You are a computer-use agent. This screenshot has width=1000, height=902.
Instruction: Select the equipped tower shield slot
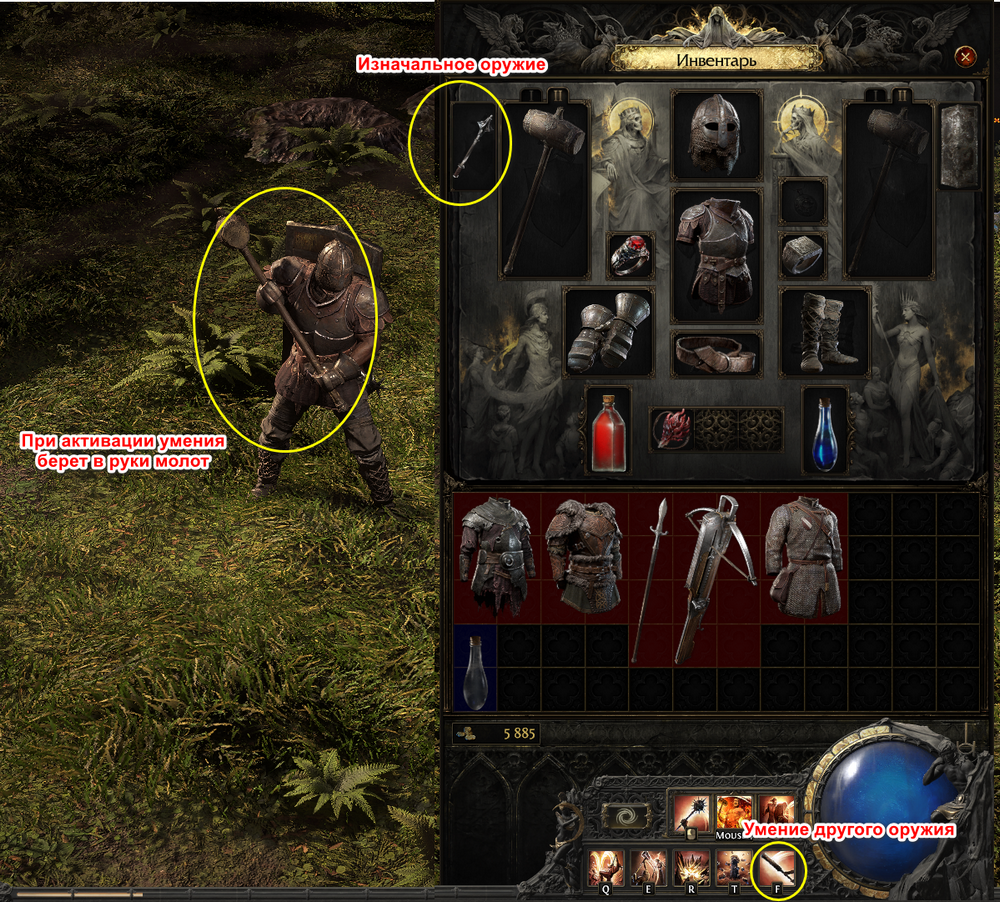[x=960, y=147]
